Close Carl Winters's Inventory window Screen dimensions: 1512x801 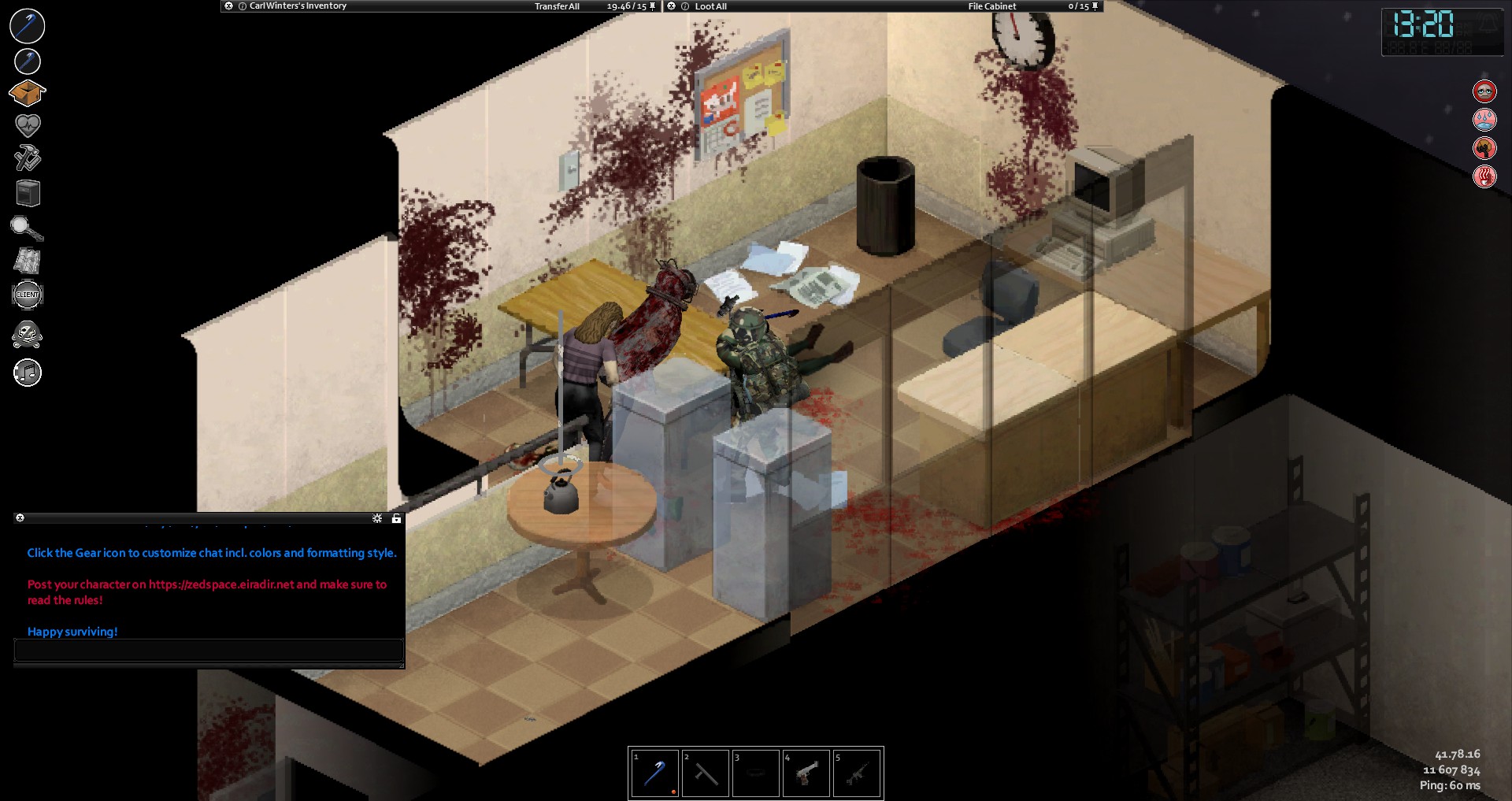[x=228, y=6]
